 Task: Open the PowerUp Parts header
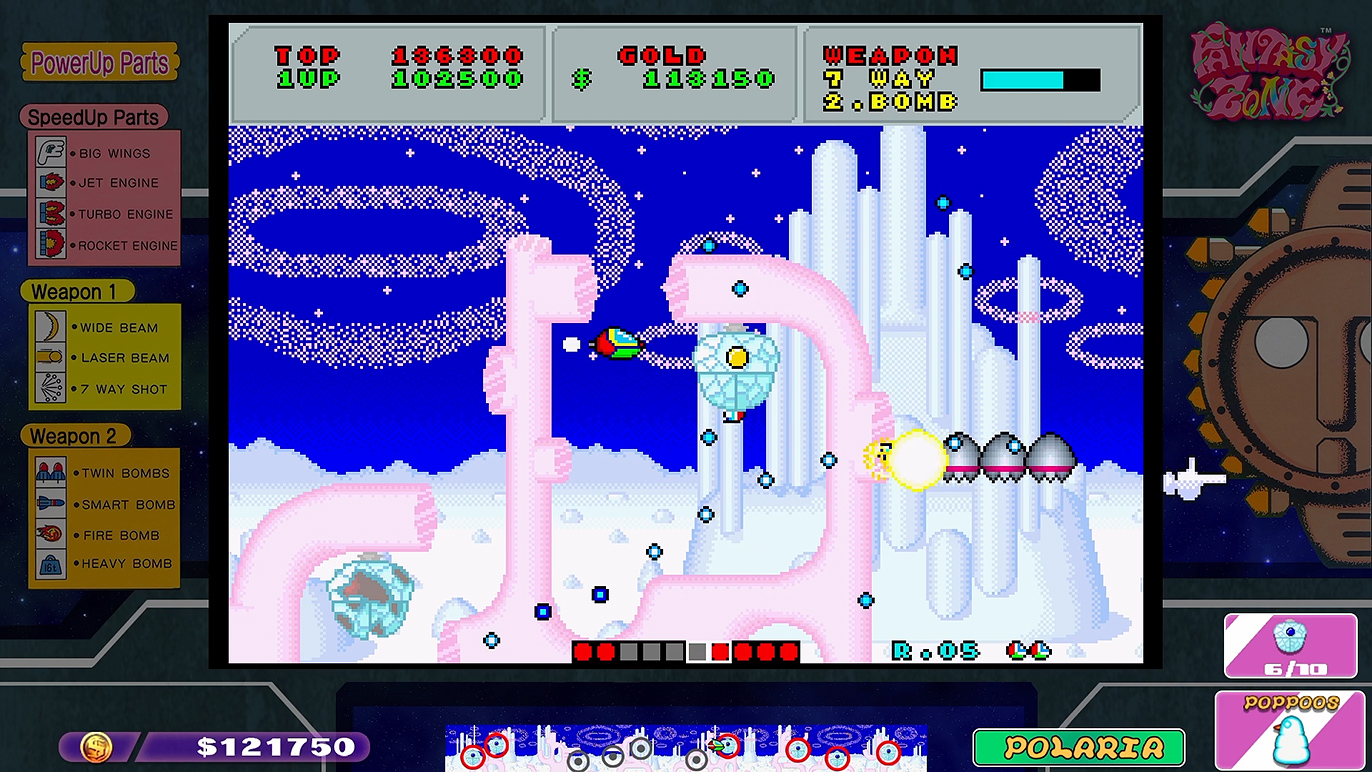(100, 63)
